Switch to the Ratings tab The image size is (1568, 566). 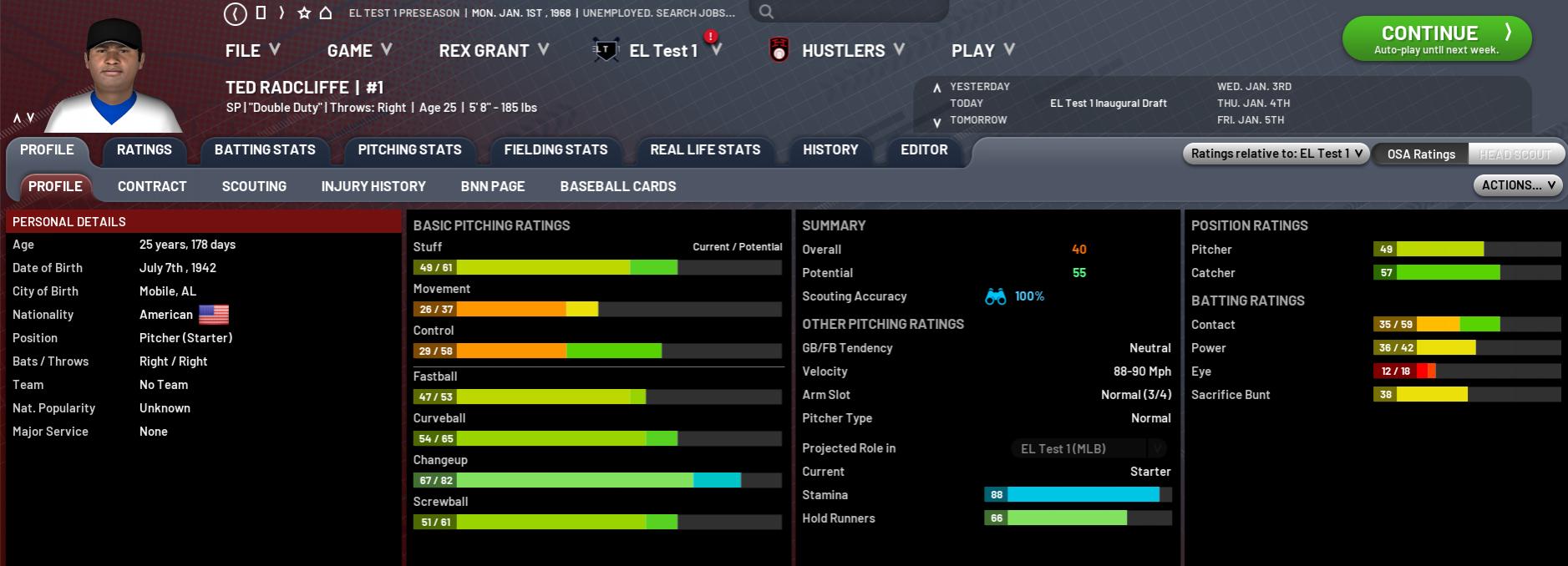144,150
